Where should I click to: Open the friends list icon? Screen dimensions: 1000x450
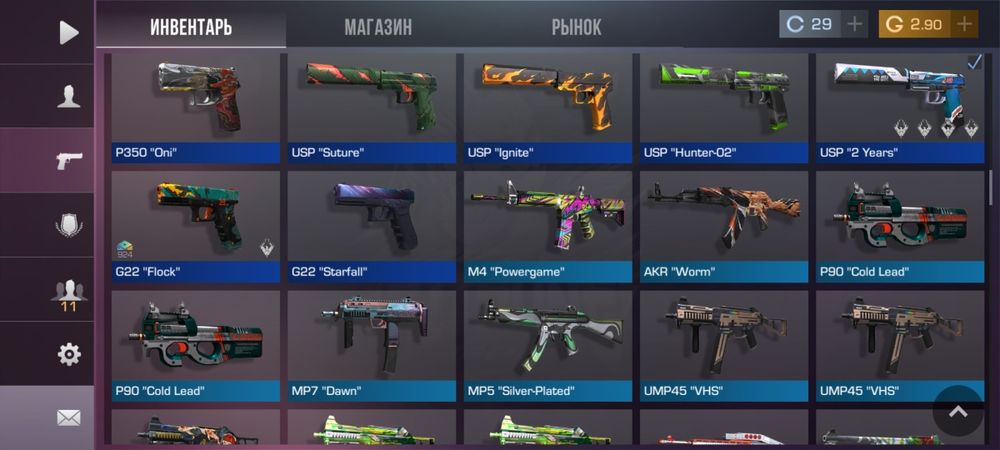[x=68, y=291]
